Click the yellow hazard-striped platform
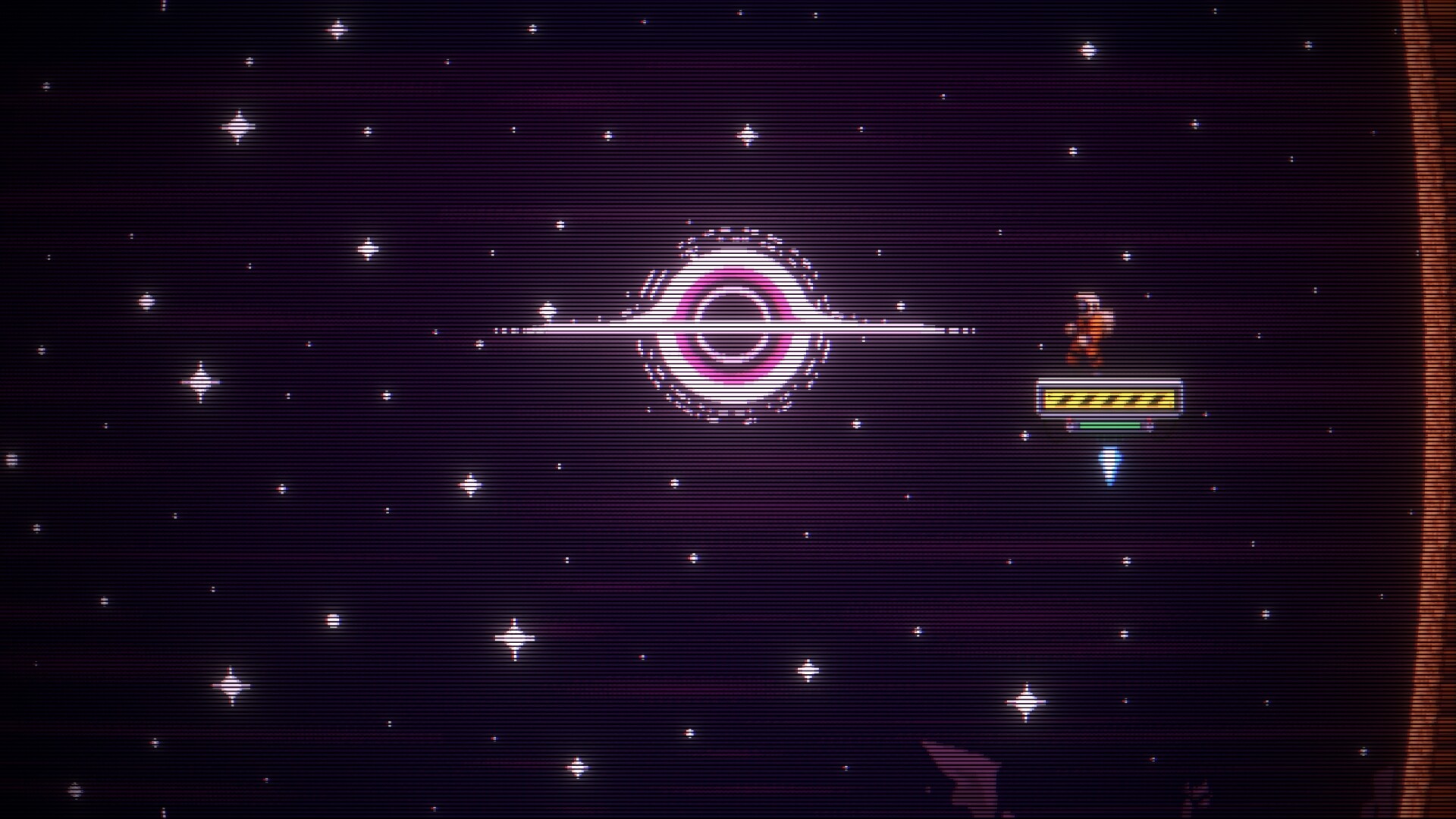Screen dimensions: 1456x819 pos(1109,398)
